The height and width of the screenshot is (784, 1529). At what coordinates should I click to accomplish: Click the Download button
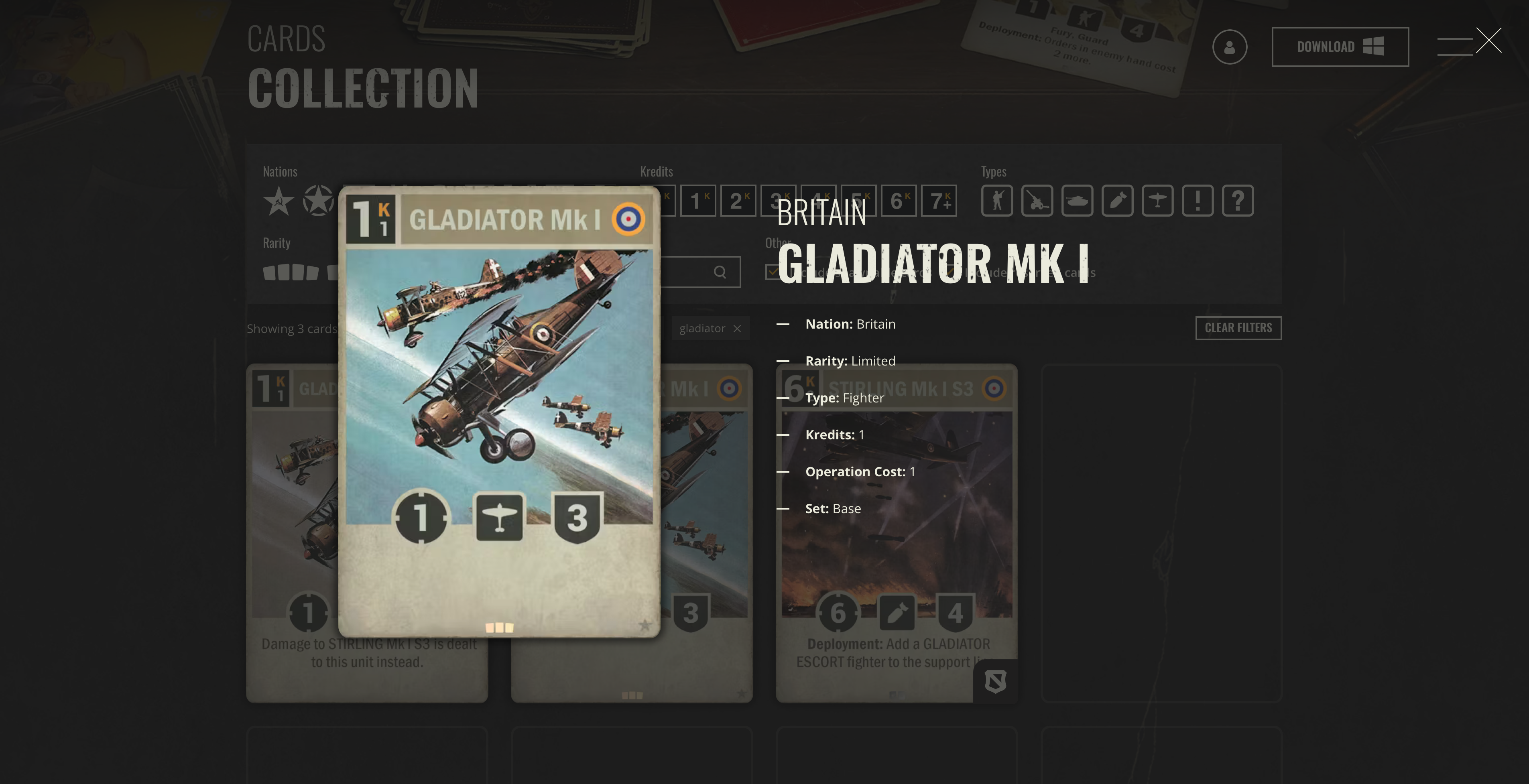tap(1340, 47)
